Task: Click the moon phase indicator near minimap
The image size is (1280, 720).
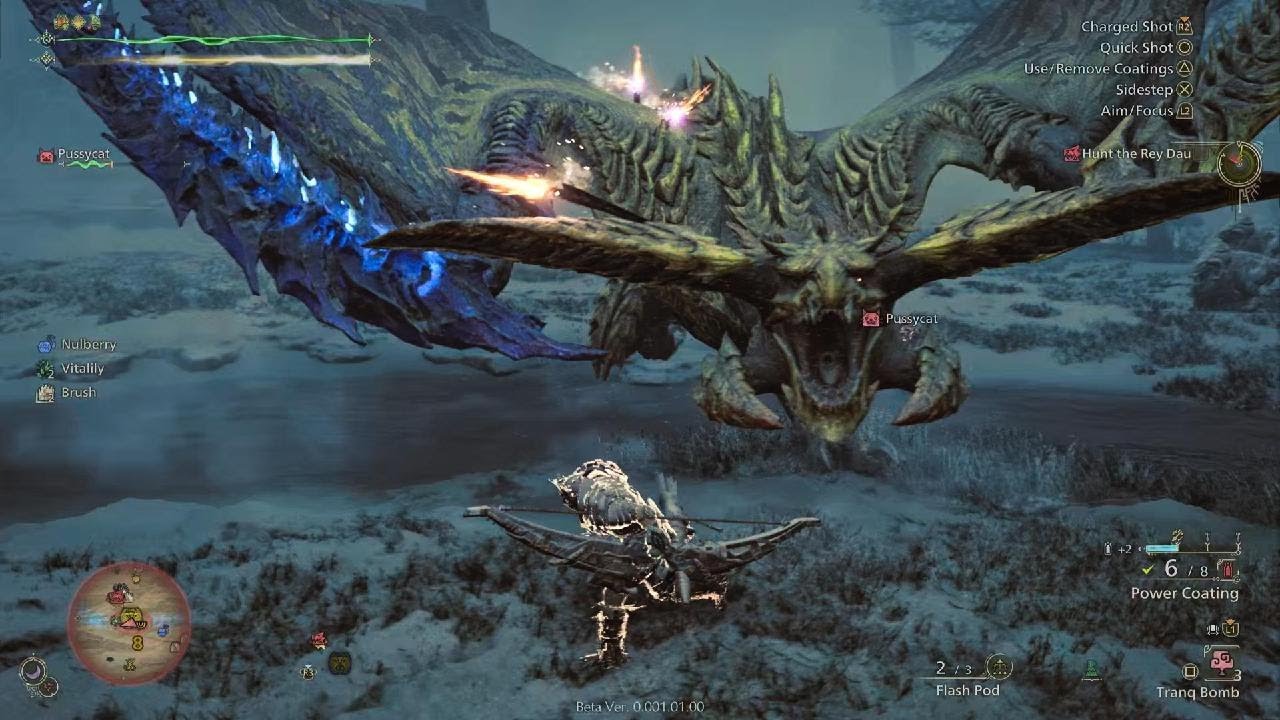Action: coord(31,670)
